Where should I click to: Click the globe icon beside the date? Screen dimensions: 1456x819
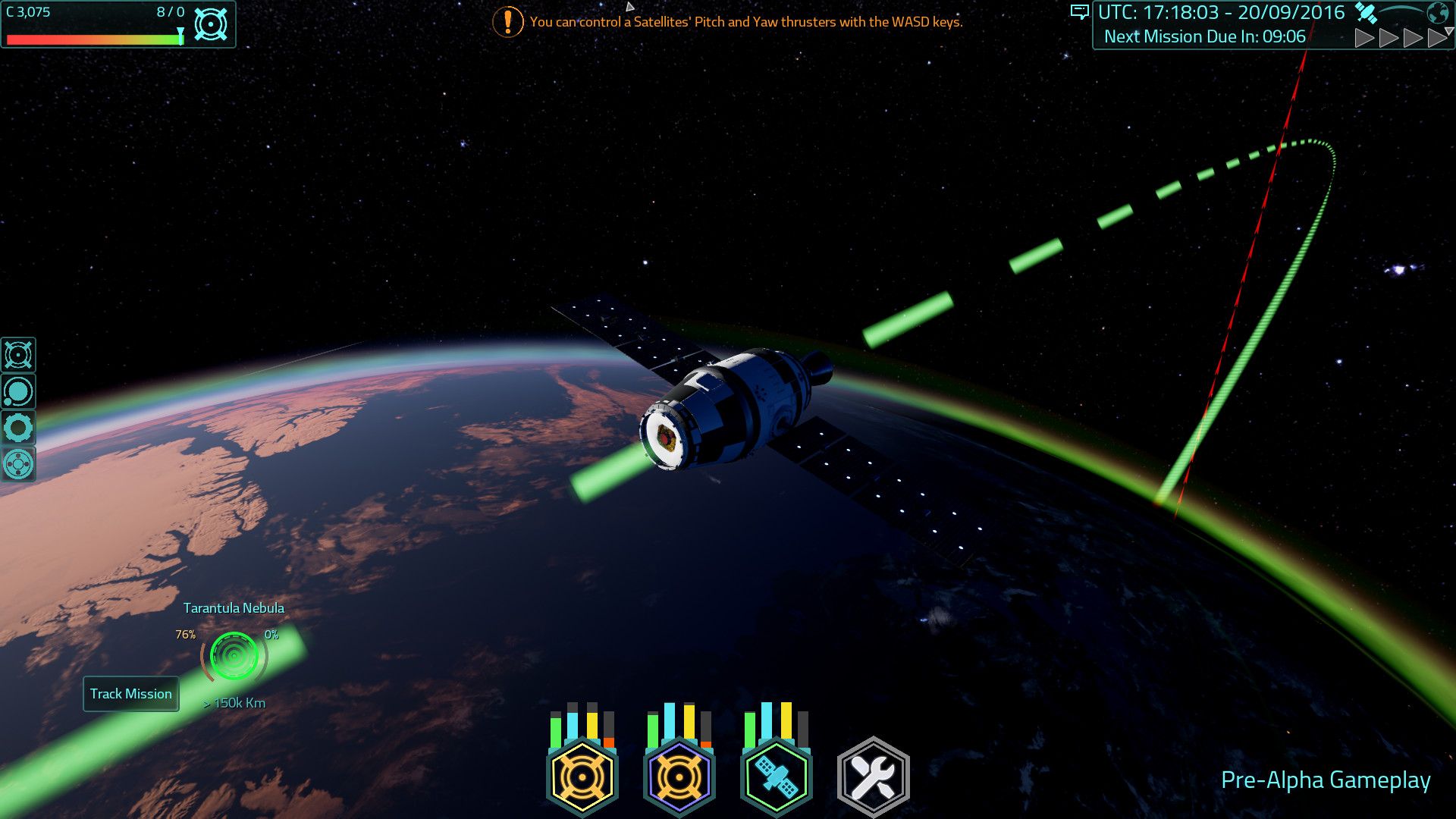pyautogui.click(x=1439, y=12)
